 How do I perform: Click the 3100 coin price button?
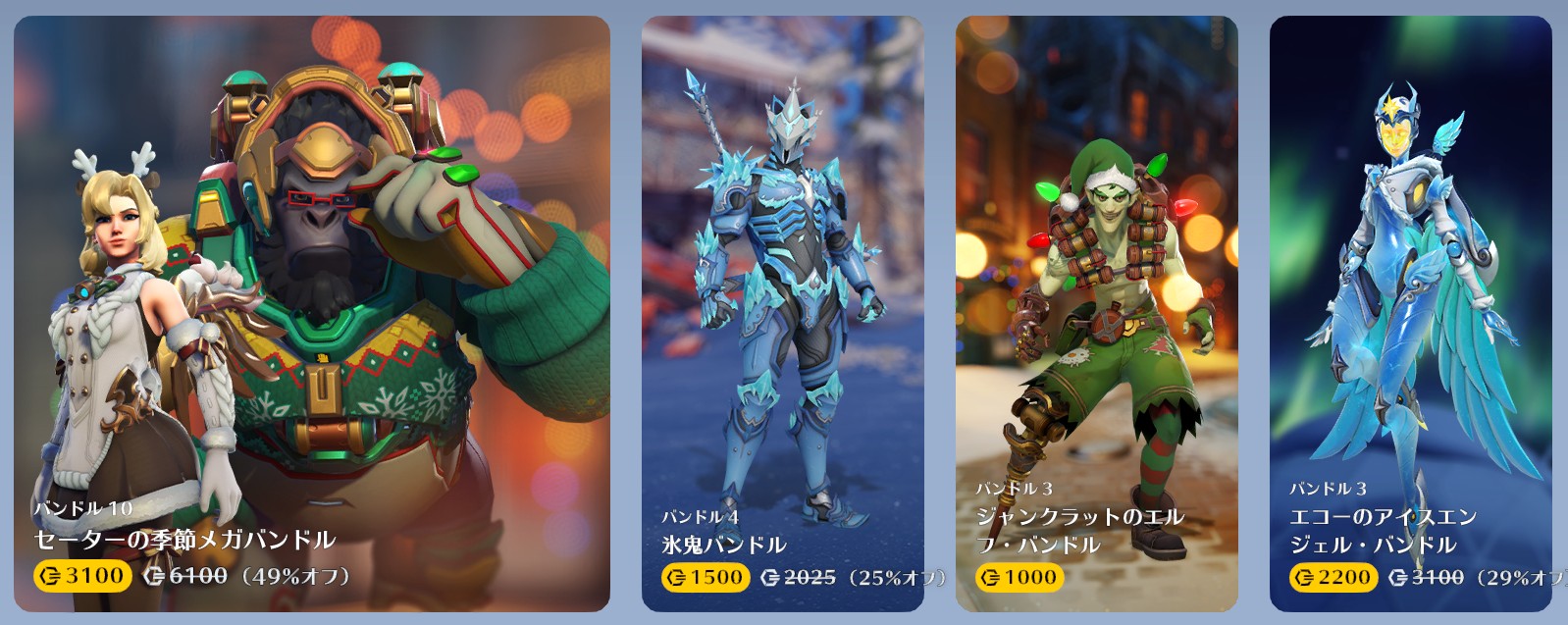tap(82, 576)
